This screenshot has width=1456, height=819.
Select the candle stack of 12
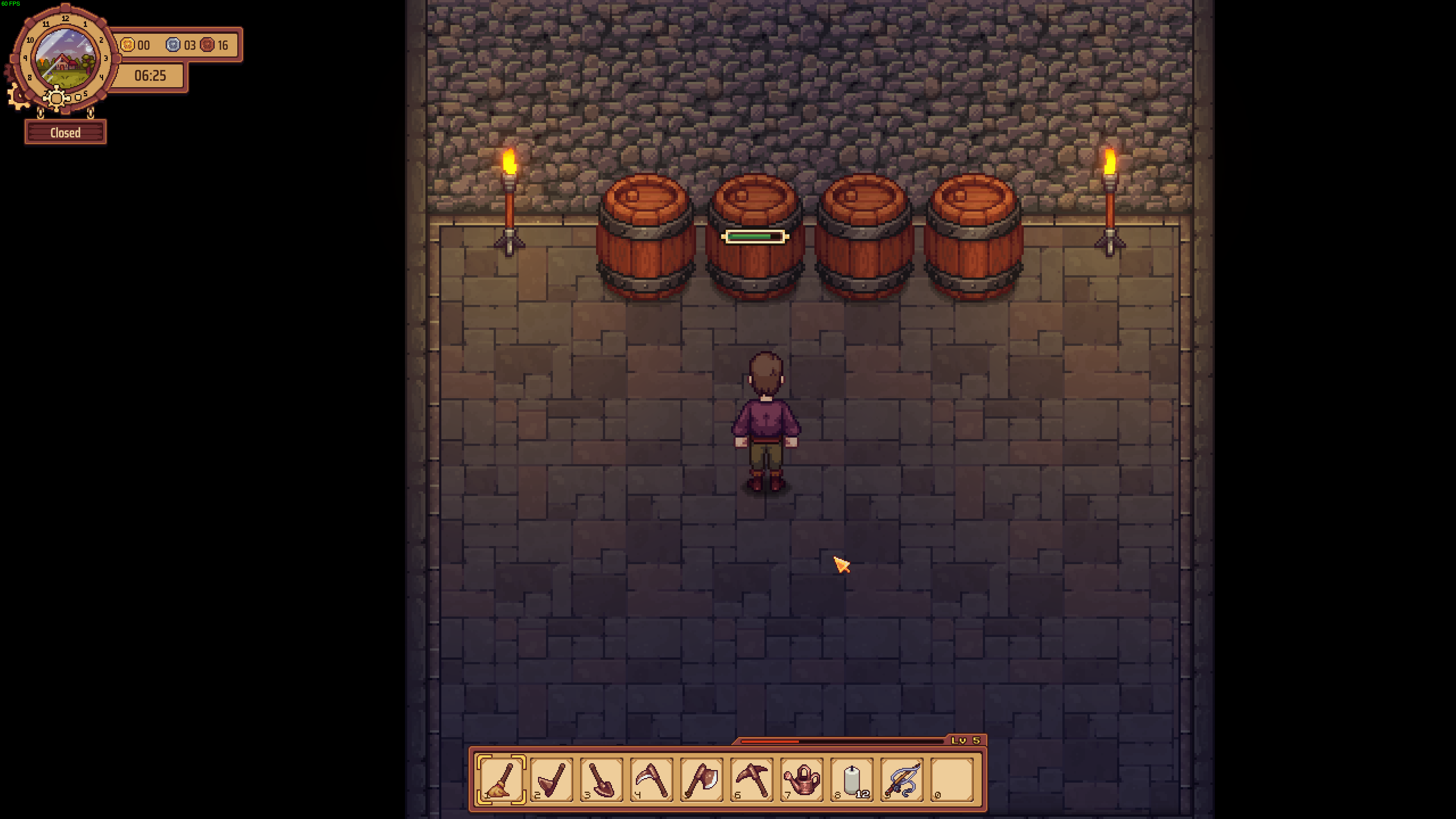point(852,780)
